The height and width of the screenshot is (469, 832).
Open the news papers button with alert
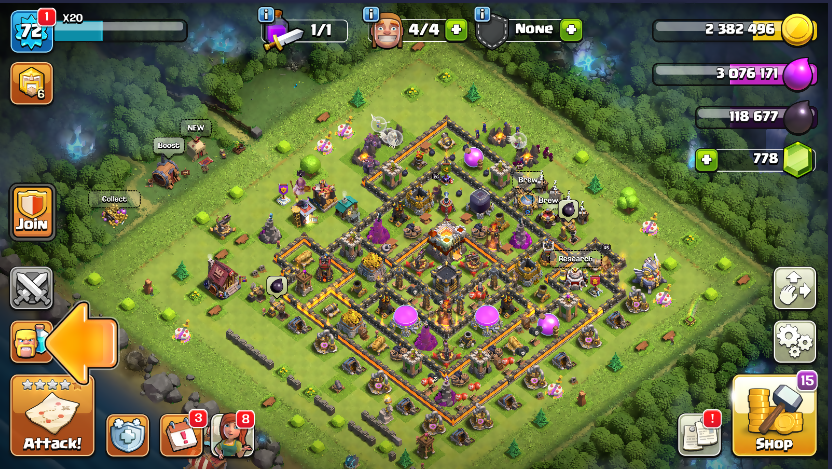tap(699, 434)
